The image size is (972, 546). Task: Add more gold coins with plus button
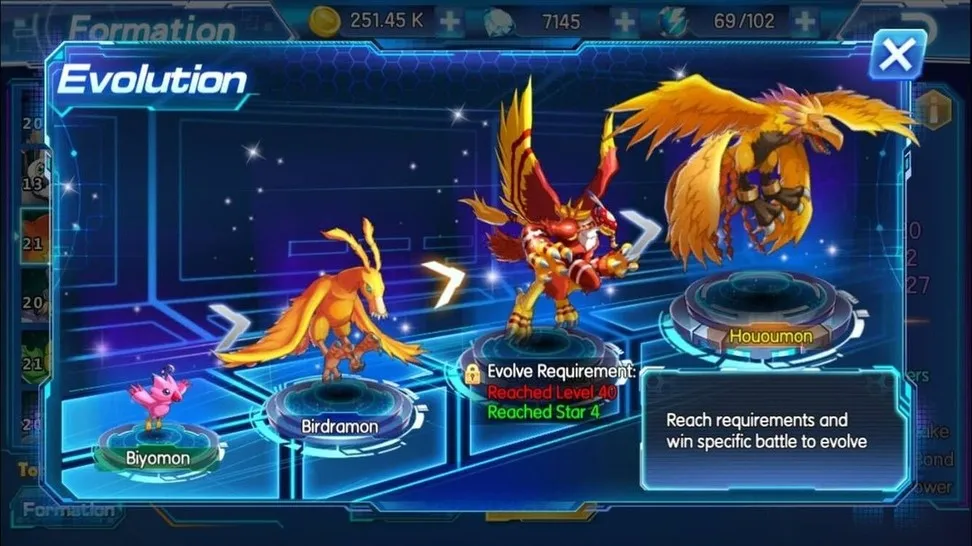[x=449, y=21]
